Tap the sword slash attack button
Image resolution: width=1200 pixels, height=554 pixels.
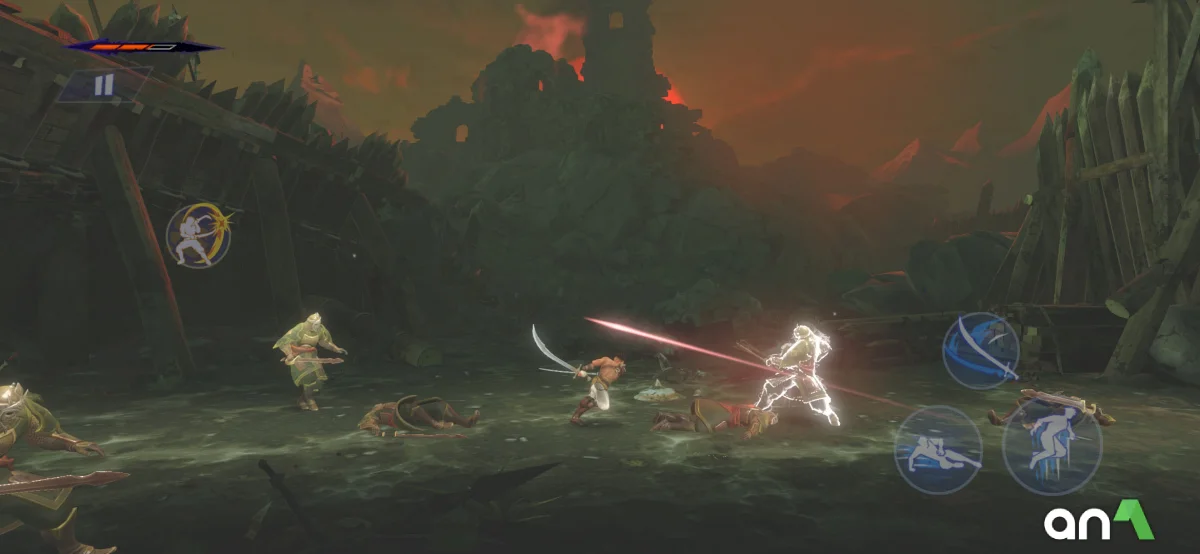[980, 350]
